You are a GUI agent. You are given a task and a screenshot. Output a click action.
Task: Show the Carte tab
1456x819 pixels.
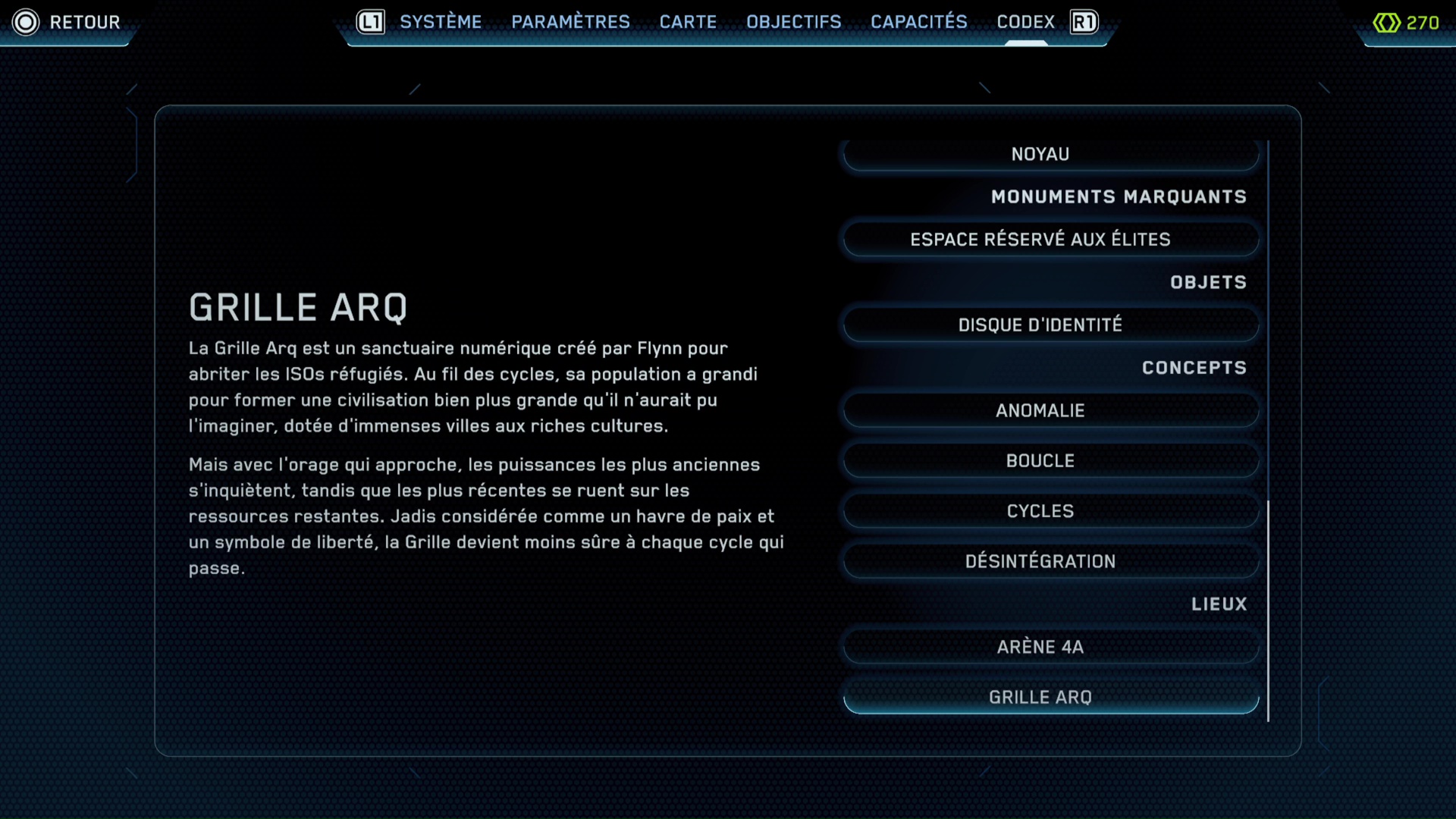(x=688, y=22)
